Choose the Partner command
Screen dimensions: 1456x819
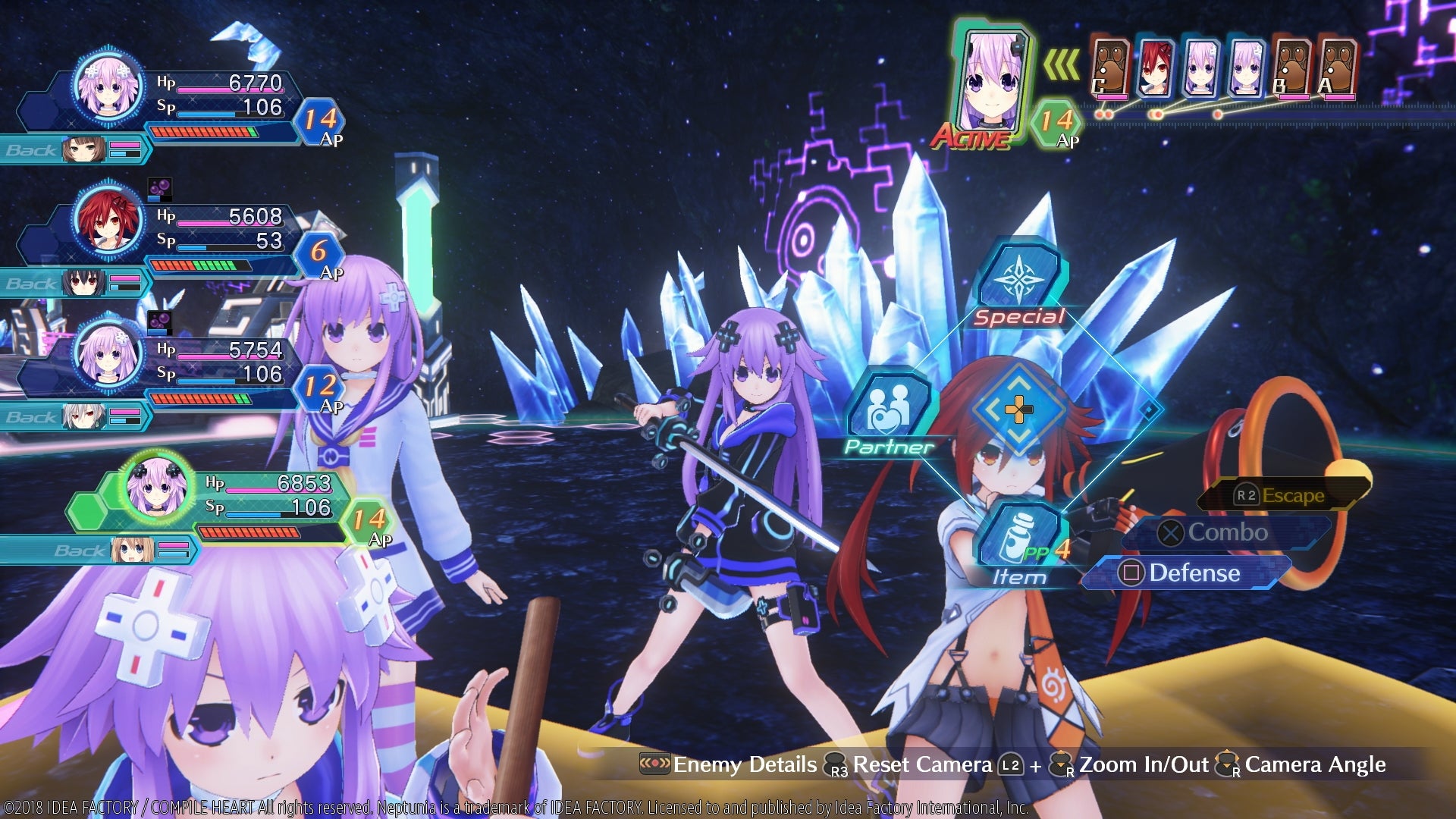(x=890, y=413)
